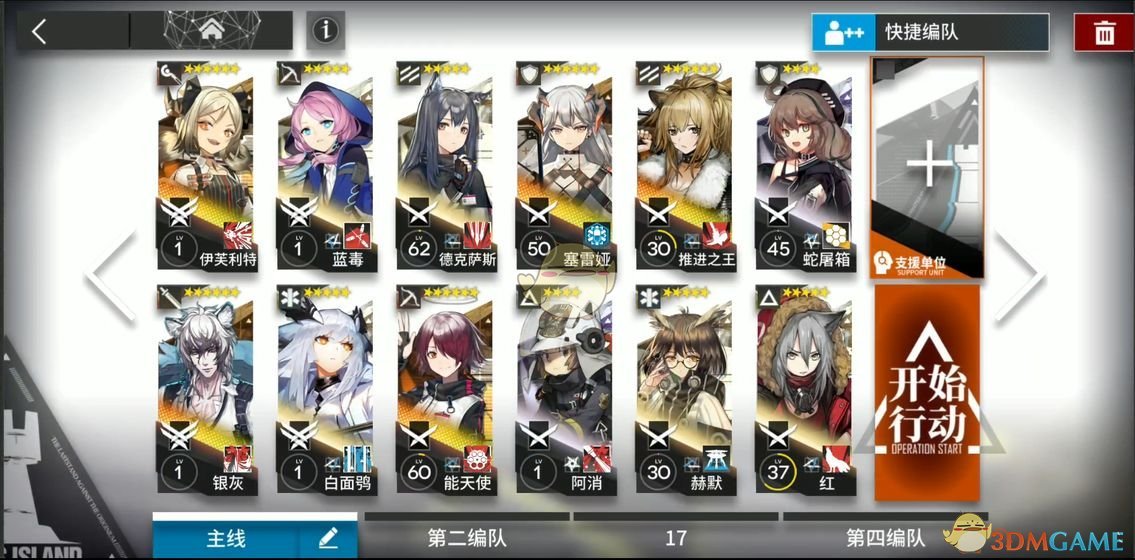
Task: Show the info icon details
Action: (323, 31)
